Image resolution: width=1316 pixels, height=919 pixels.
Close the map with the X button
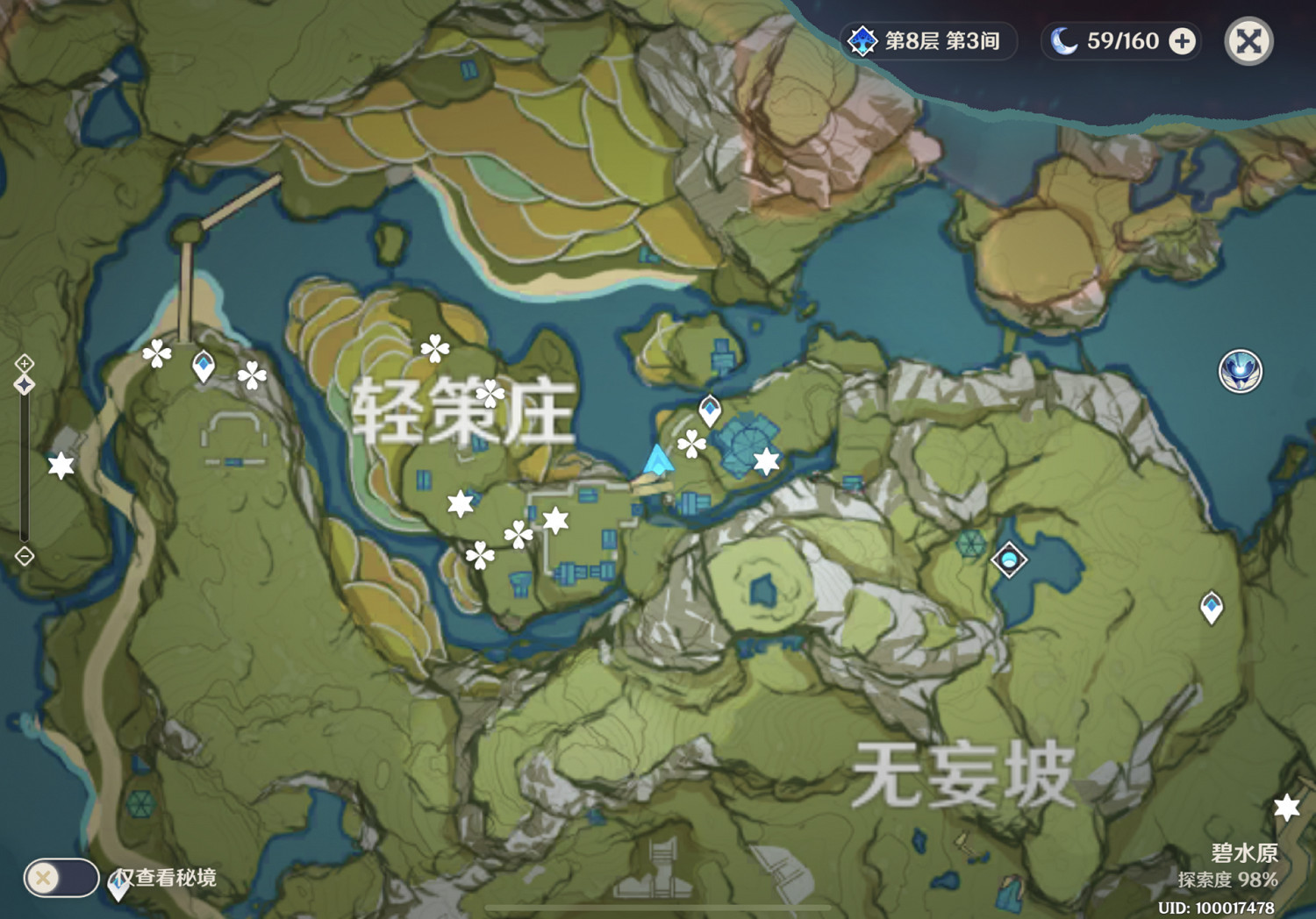(x=1249, y=40)
